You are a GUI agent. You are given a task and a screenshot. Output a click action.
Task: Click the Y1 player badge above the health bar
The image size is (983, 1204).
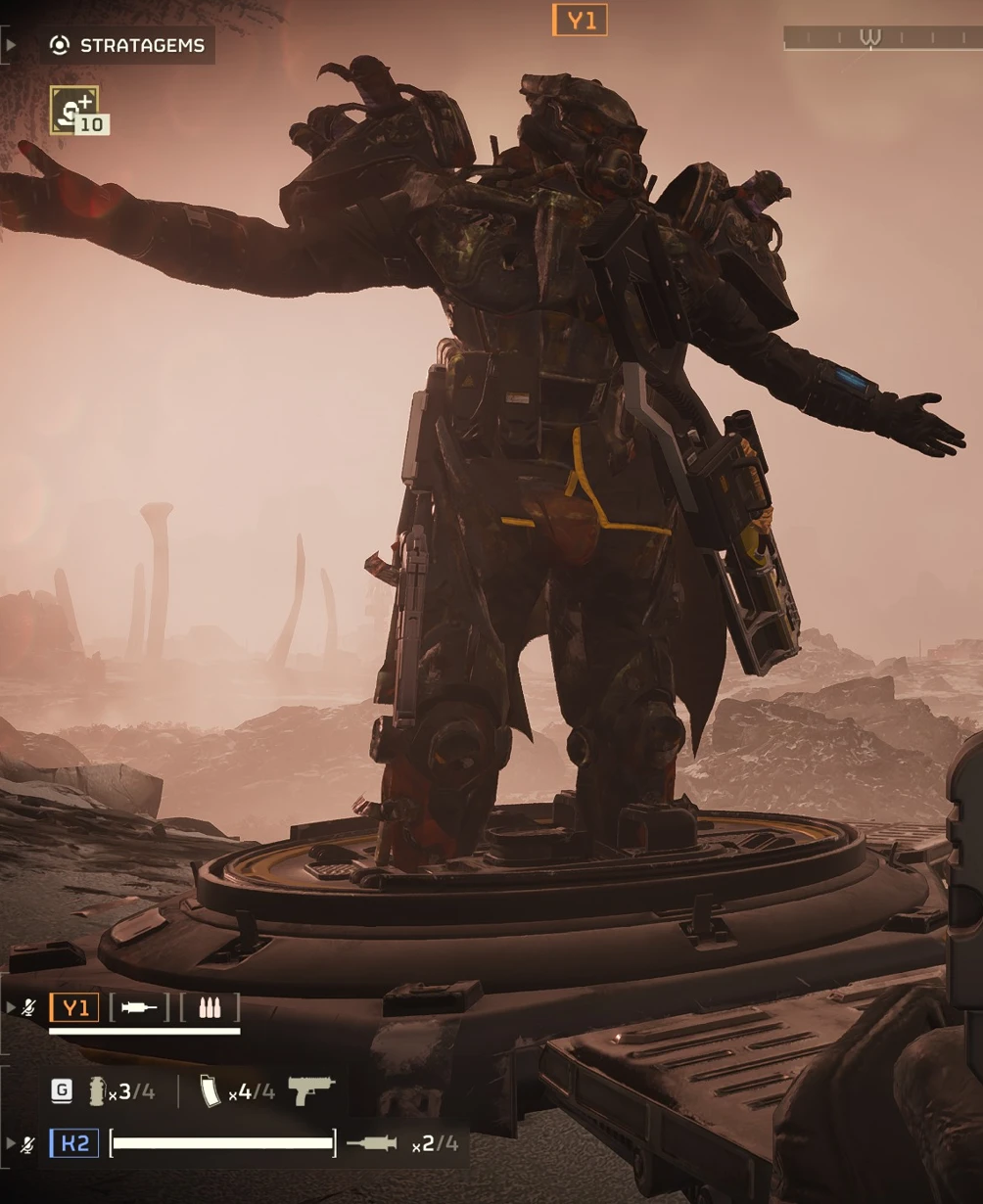pos(74,1007)
